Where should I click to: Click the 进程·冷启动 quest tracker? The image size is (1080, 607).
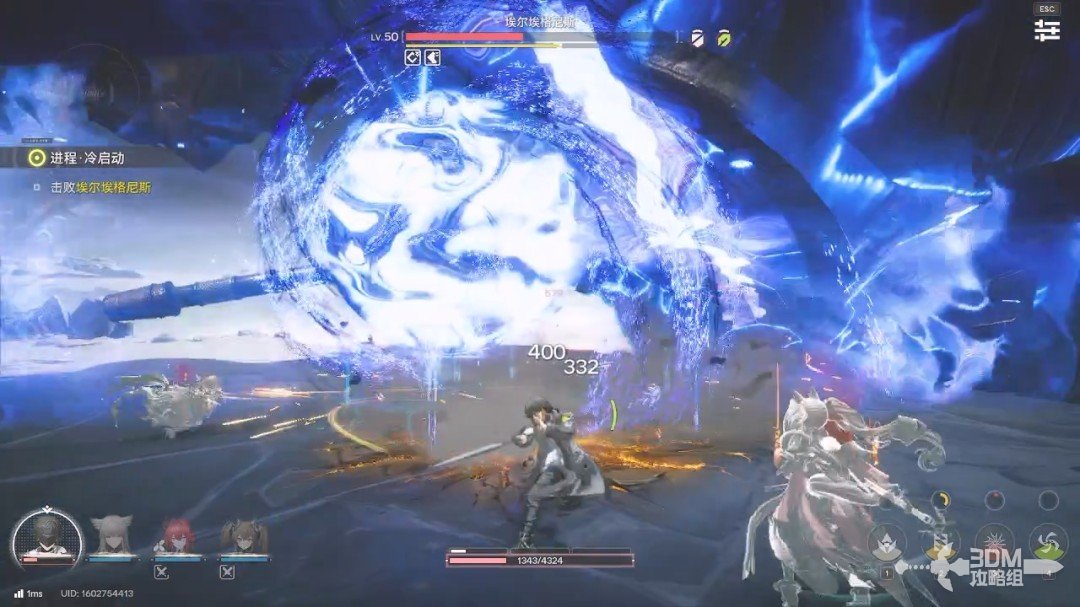[x=90, y=158]
